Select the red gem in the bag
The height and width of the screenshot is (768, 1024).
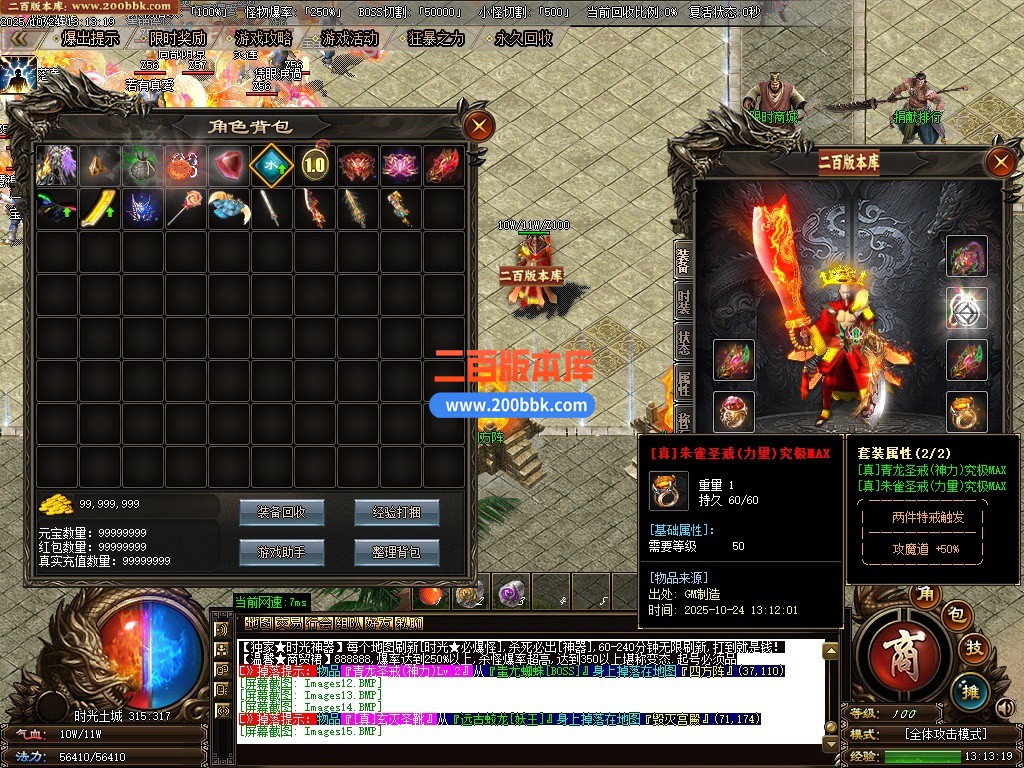tap(228, 165)
